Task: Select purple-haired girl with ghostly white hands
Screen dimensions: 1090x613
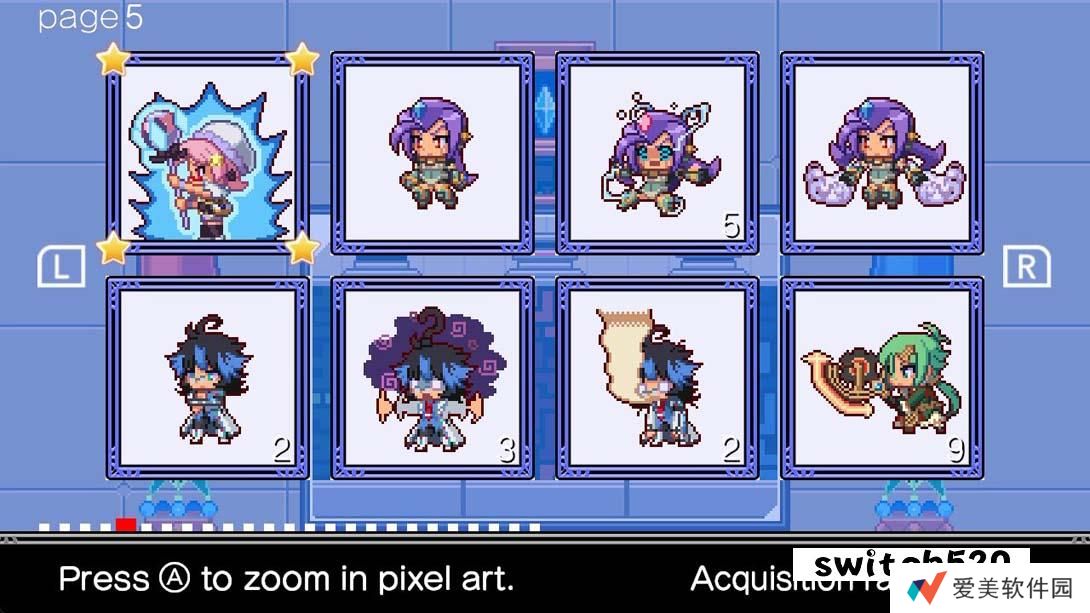Action: click(x=882, y=154)
